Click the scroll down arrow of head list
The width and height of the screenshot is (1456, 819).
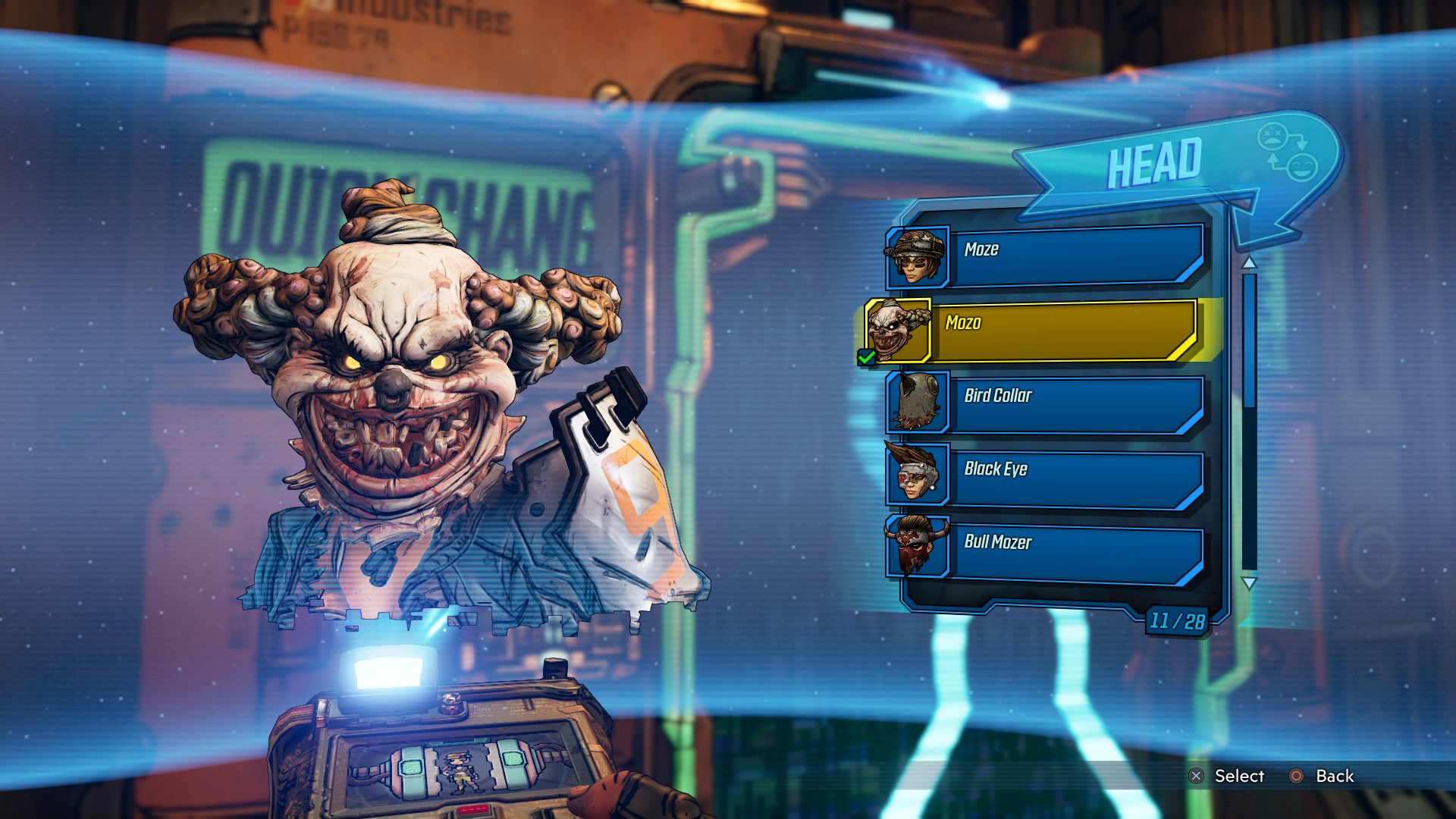[x=1249, y=583]
